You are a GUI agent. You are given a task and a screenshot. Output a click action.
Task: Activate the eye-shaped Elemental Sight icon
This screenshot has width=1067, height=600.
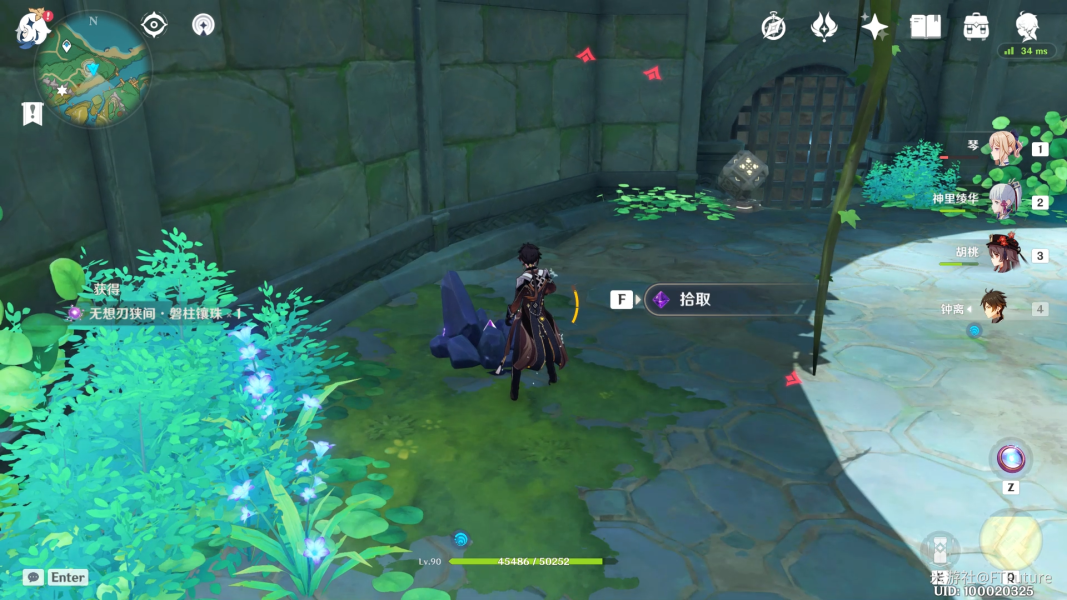154,25
